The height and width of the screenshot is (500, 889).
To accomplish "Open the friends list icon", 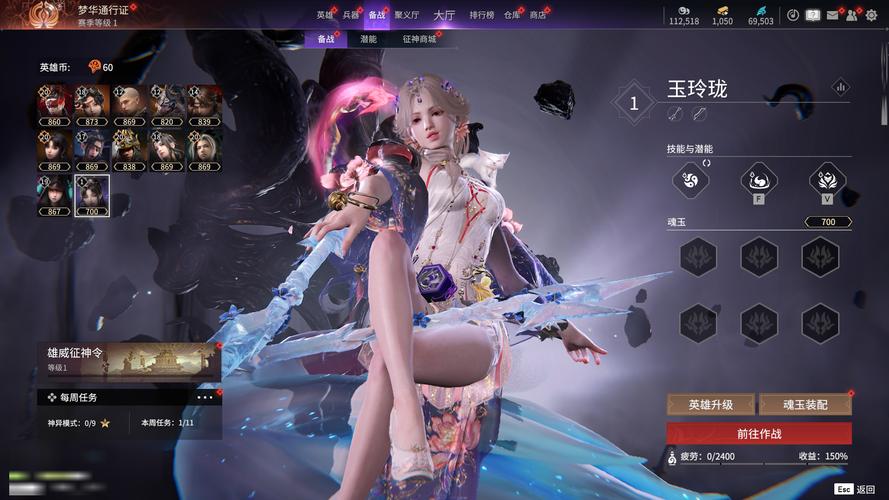I will coord(850,15).
